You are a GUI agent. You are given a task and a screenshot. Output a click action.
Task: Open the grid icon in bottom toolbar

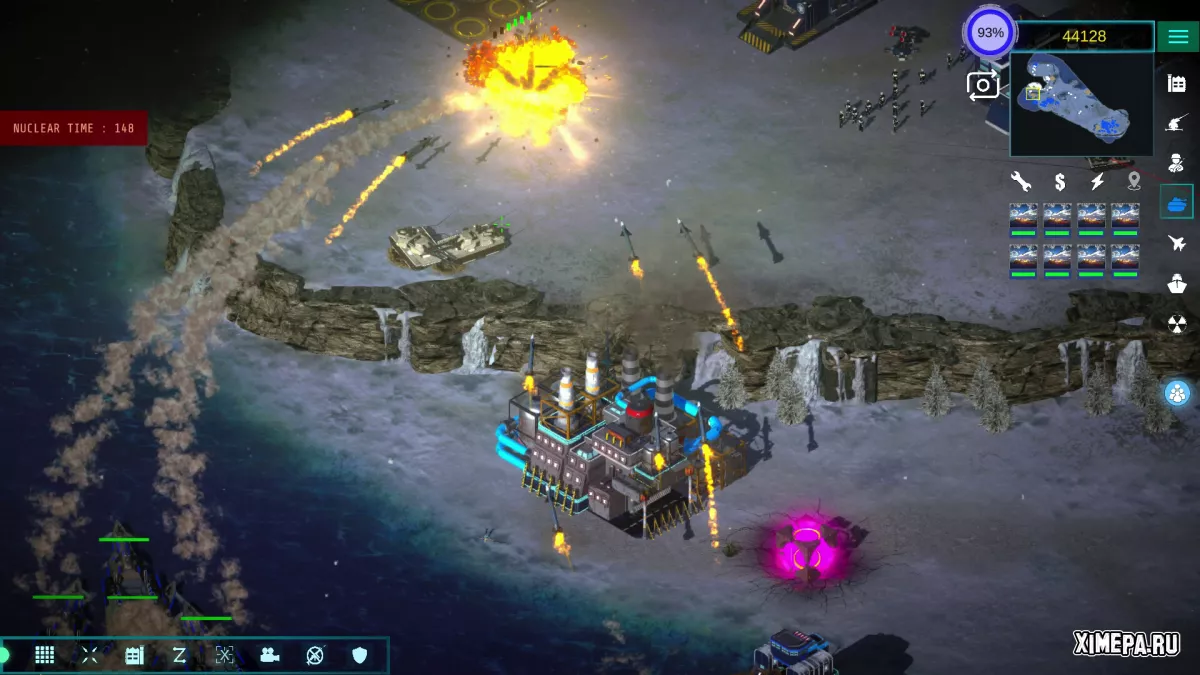44,655
